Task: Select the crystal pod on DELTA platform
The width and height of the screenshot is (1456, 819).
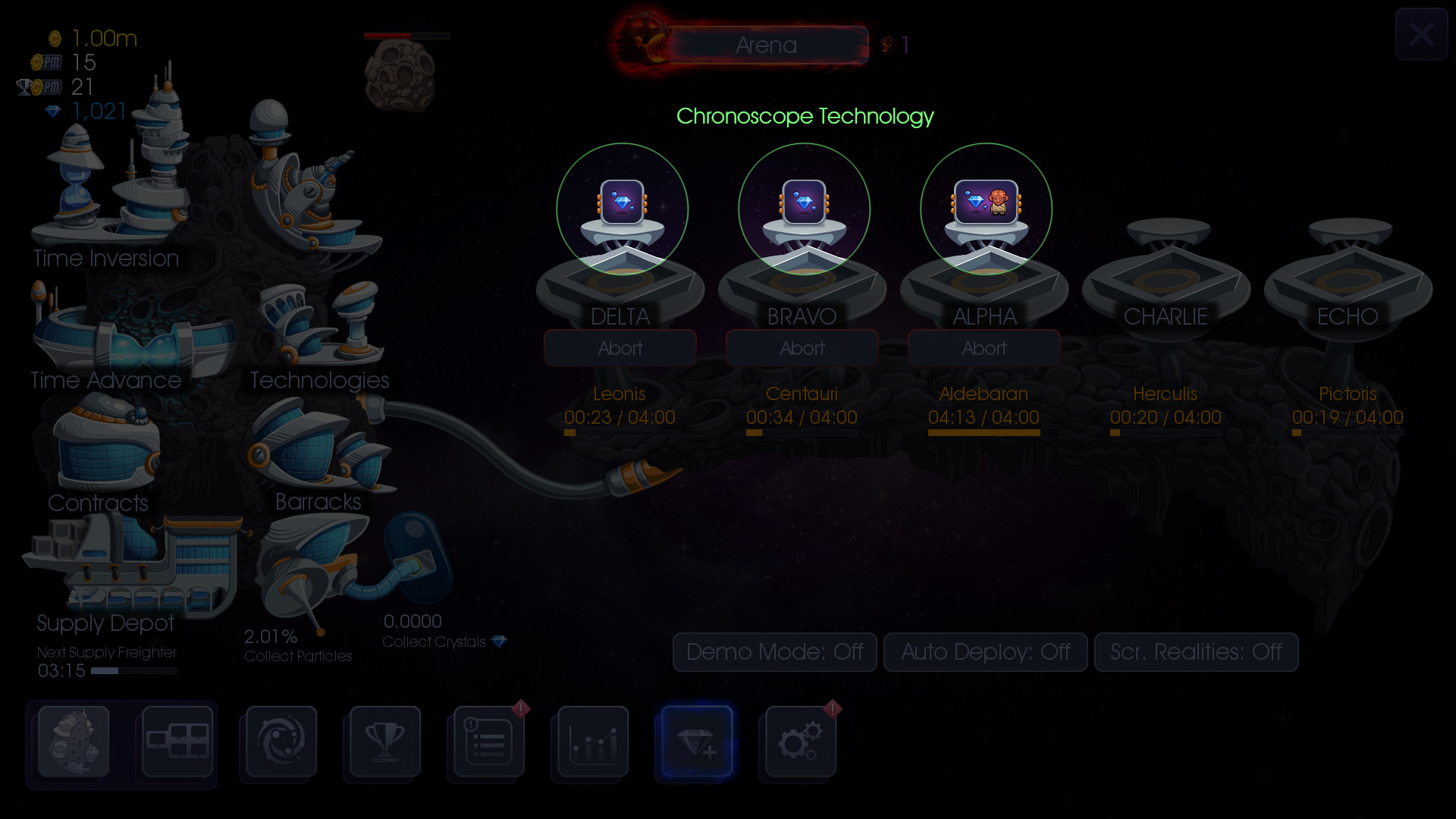Action: coord(620,207)
